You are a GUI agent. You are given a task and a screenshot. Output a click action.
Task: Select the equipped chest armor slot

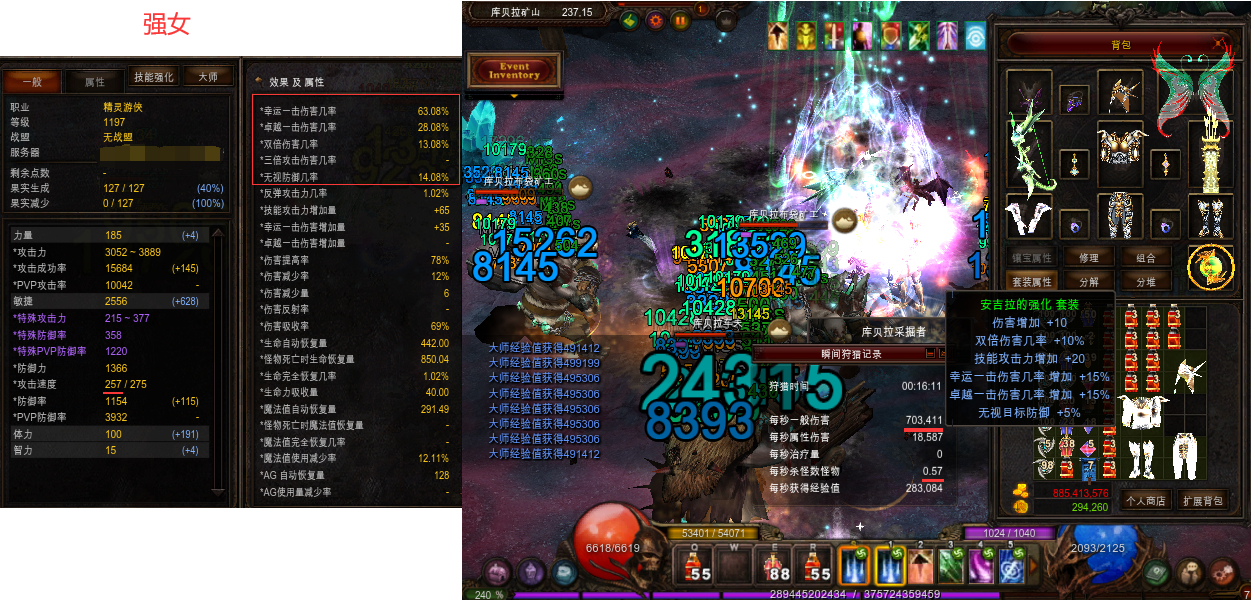pyautogui.click(x=1120, y=146)
